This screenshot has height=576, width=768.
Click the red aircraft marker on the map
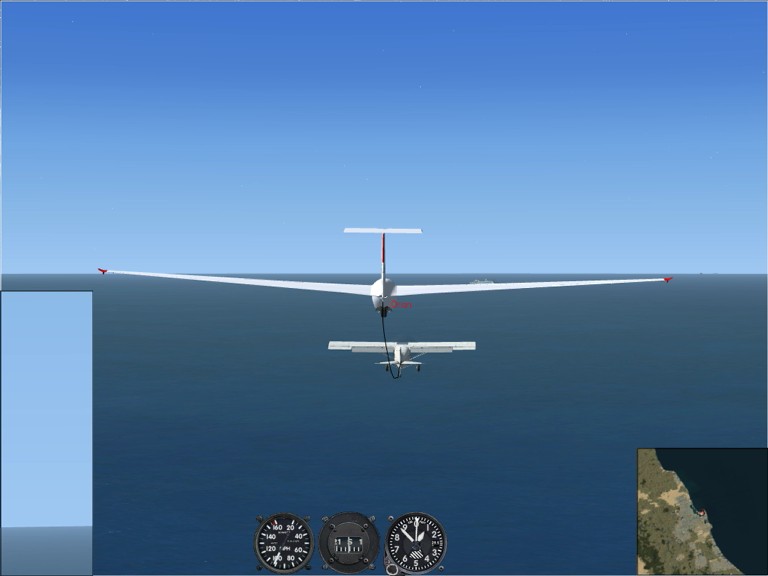[x=701, y=514]
